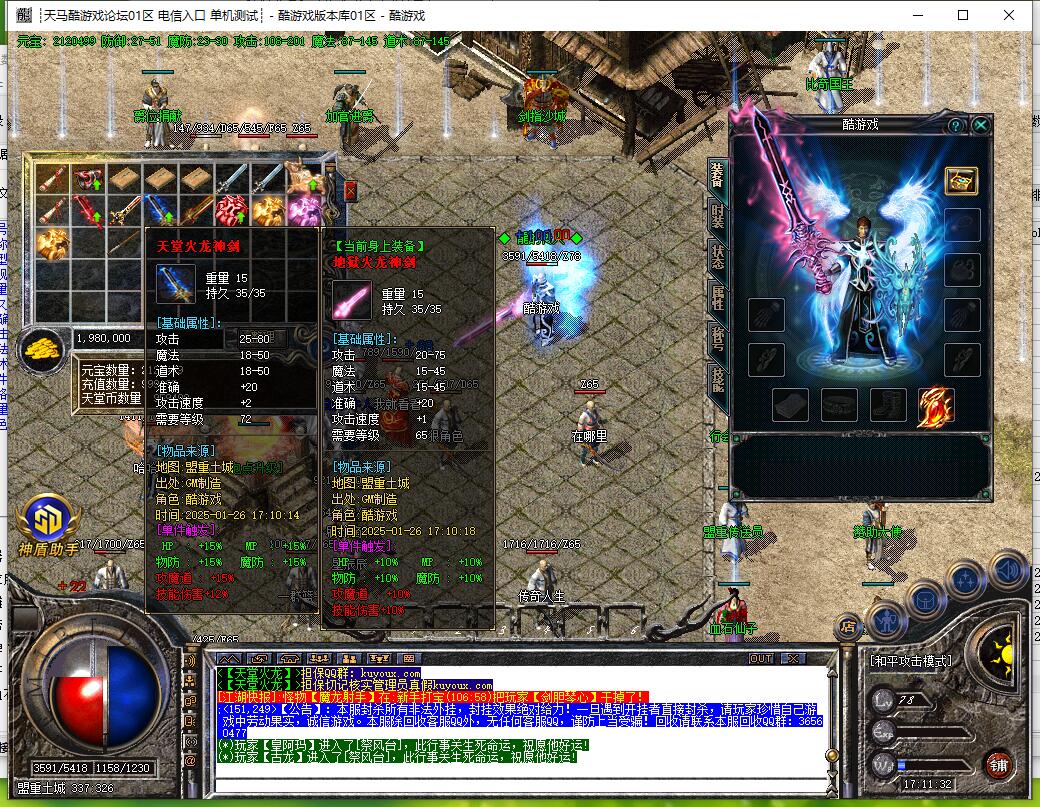
Task: Open the 属性 attributes tab
Action: click(717, 297)
